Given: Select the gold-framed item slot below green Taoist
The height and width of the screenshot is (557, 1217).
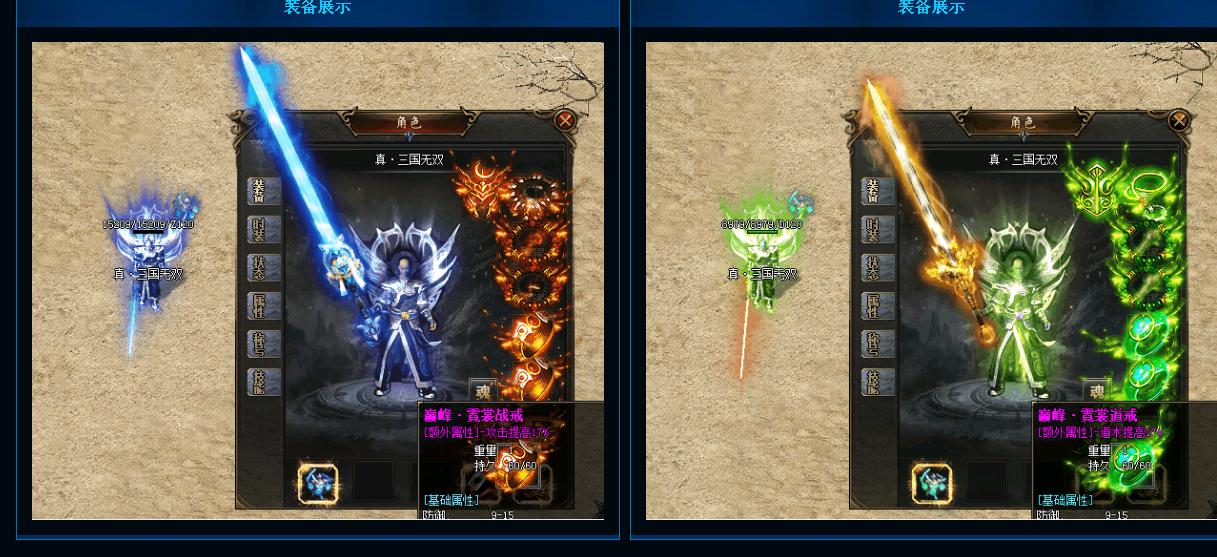Looking at the screenshot, I should tap(932, 482).
